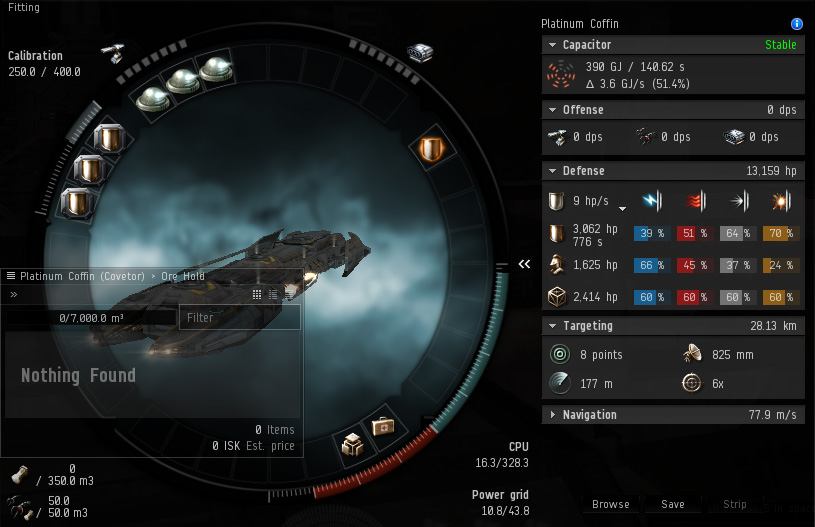Click the double-arrow stats panel collapse button
This screenshot has width=815, height=527.
tap(524, 264)
